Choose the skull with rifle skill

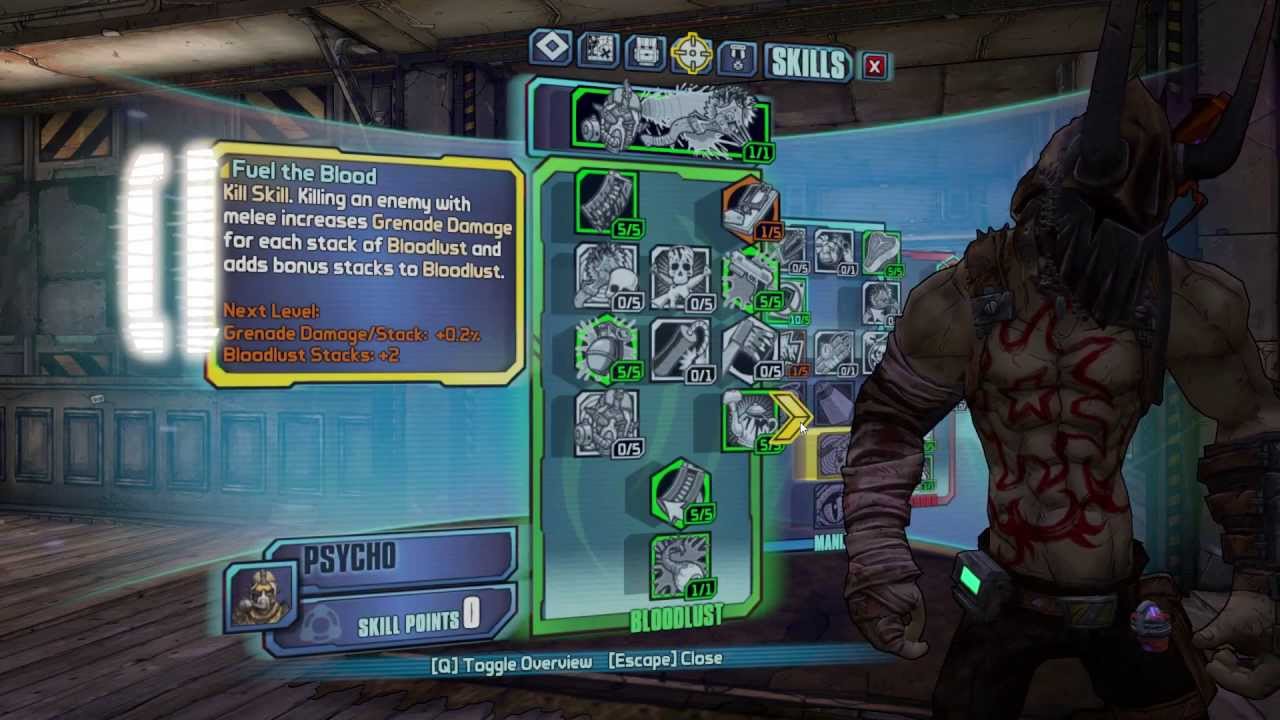680,276
